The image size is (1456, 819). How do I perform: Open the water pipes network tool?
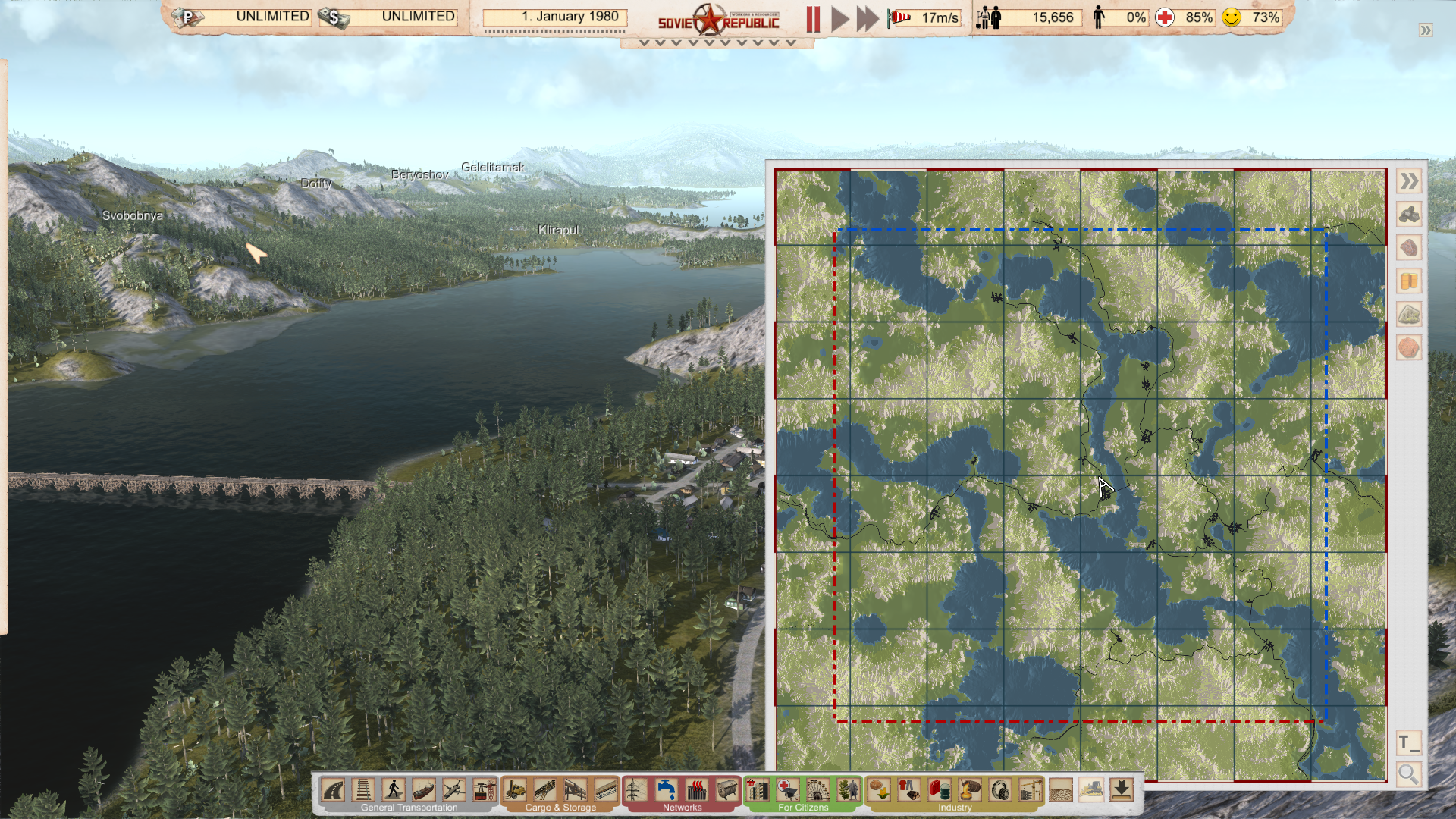[x=667, y=791]
